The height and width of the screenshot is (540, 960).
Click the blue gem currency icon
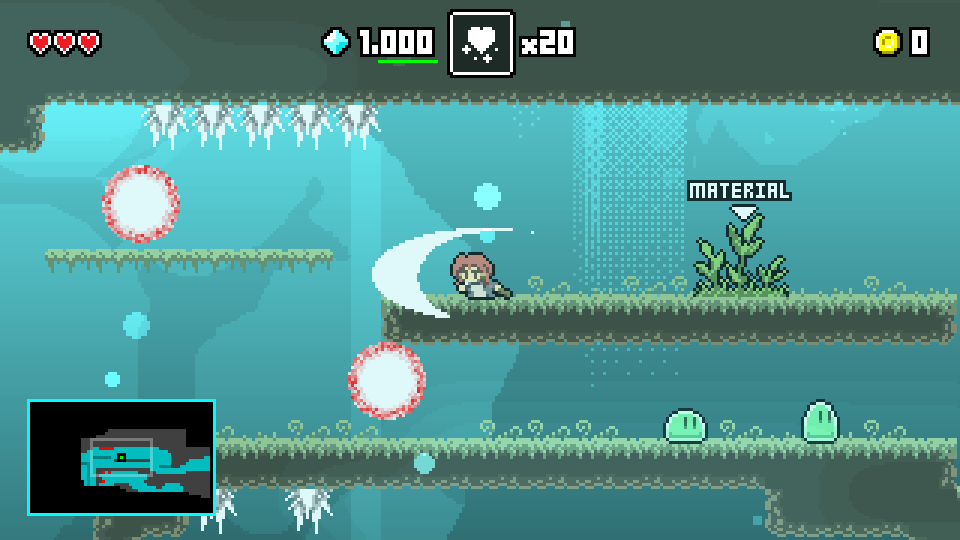[x=337, y=42]
